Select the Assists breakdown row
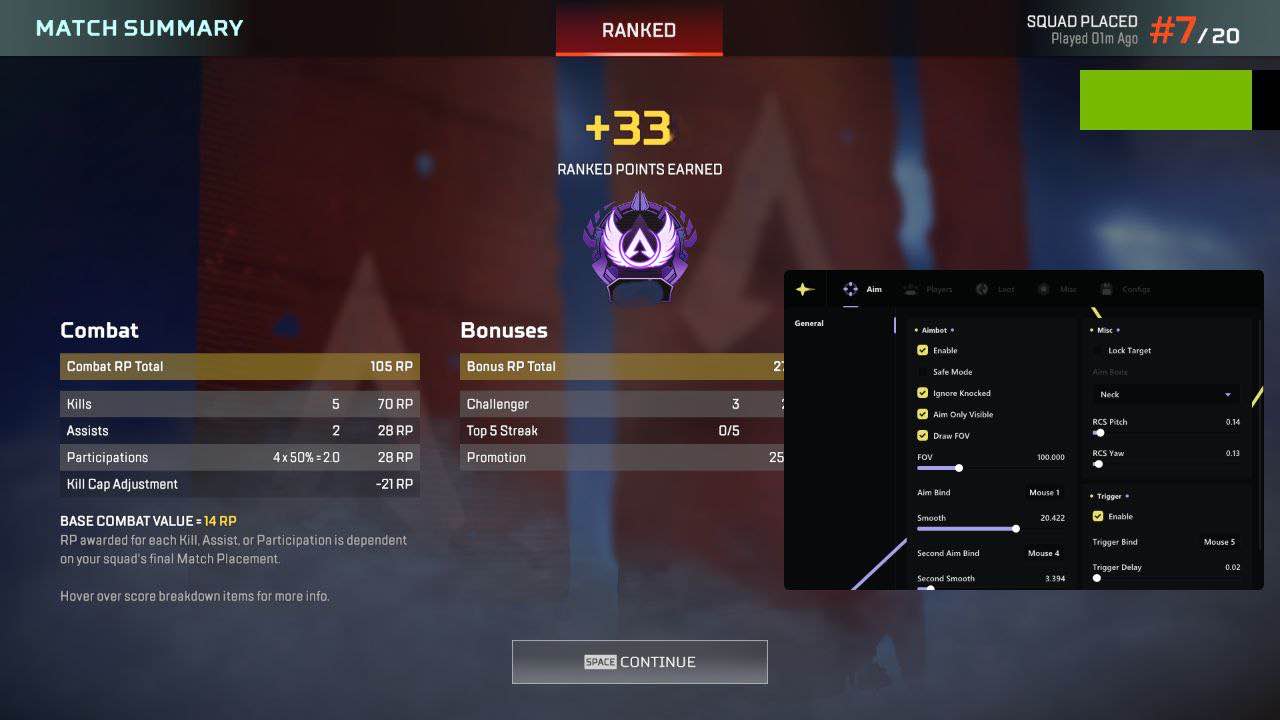This screenshot has height=720, width=1280. (240, 431)
